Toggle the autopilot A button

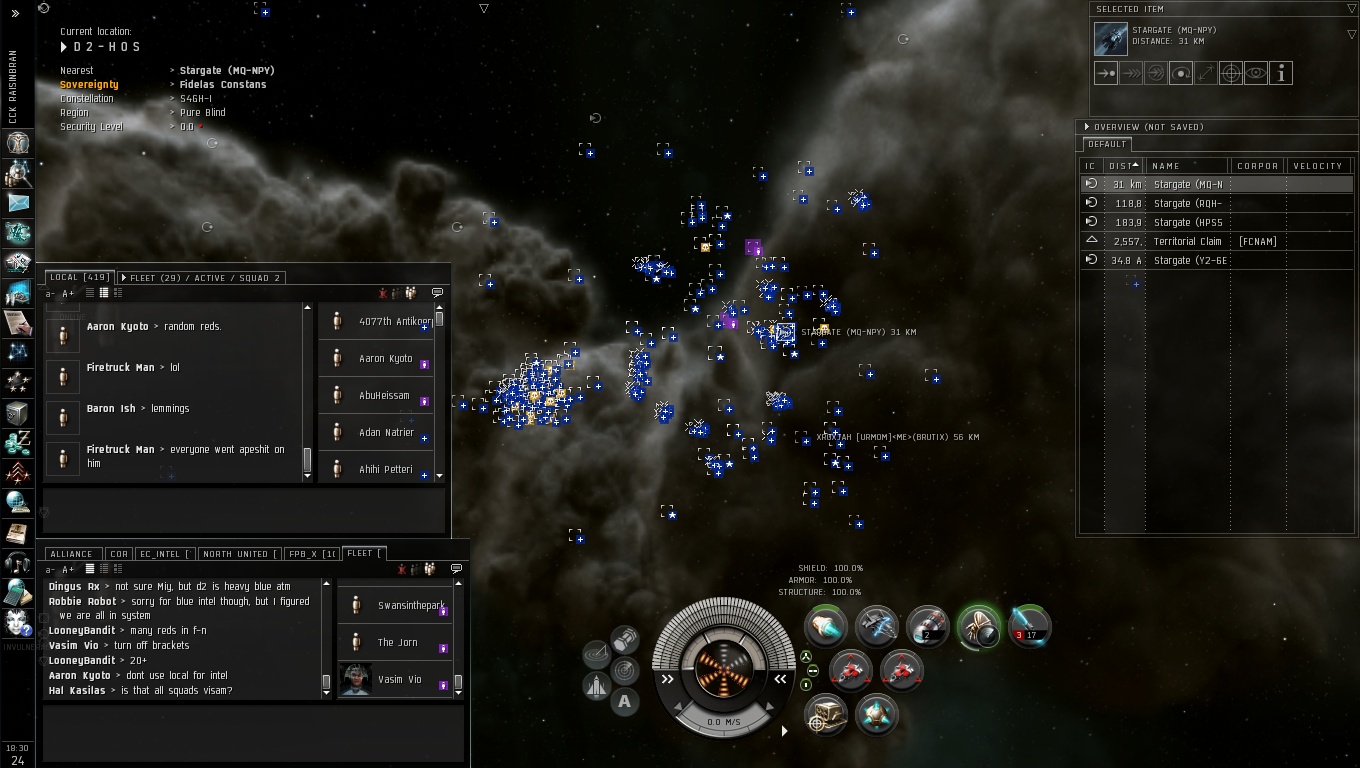pyautogui.click(x=624, y=701)
